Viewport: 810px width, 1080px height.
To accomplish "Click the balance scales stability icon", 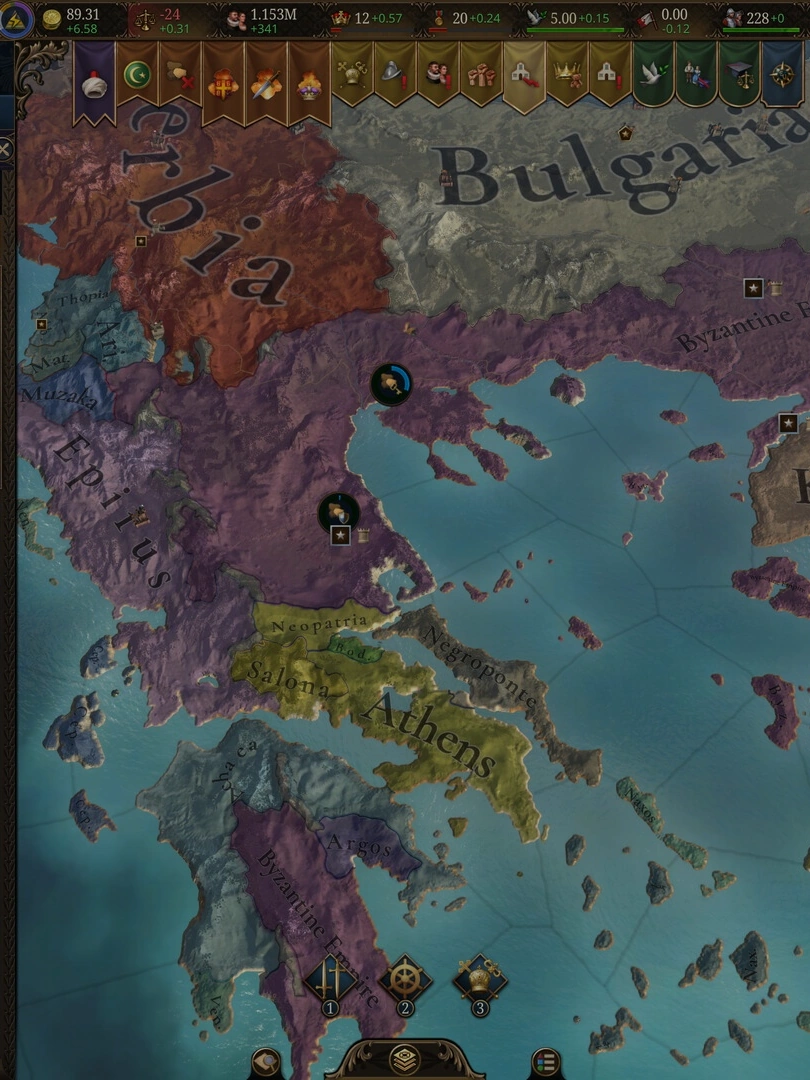I will (x=145, y=19).
